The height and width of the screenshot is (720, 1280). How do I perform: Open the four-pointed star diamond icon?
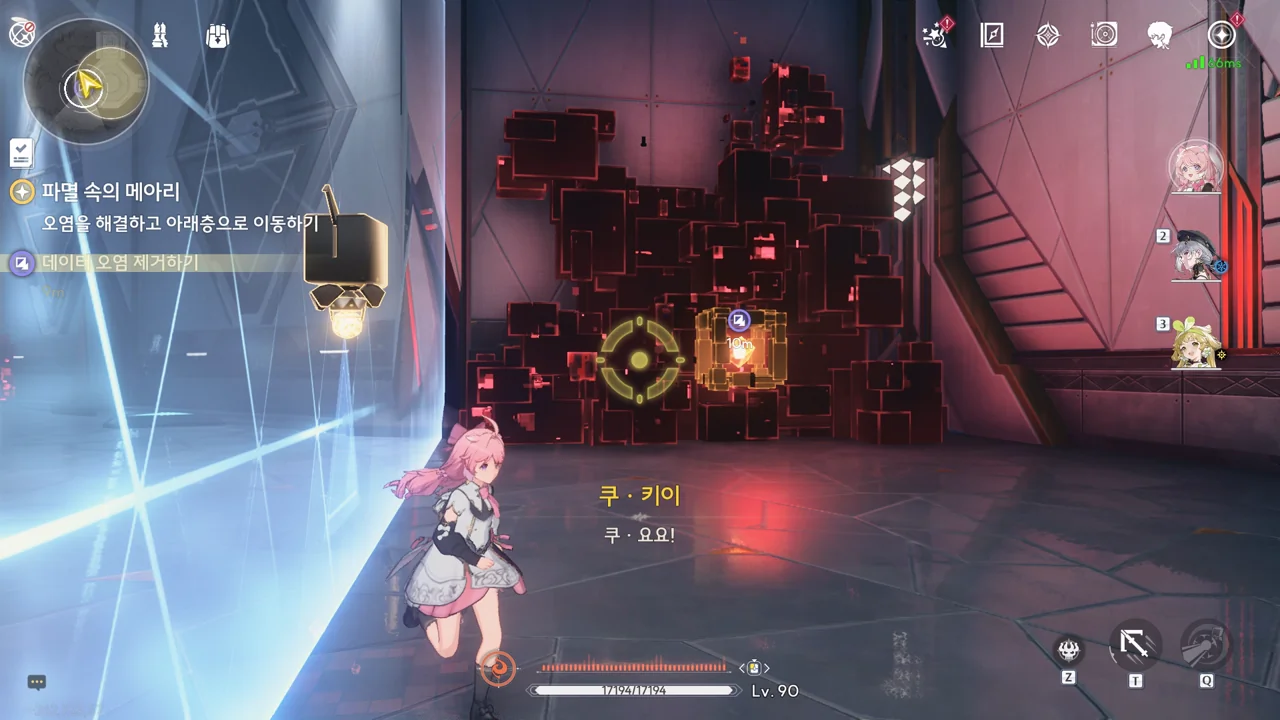coord(1047,36)
